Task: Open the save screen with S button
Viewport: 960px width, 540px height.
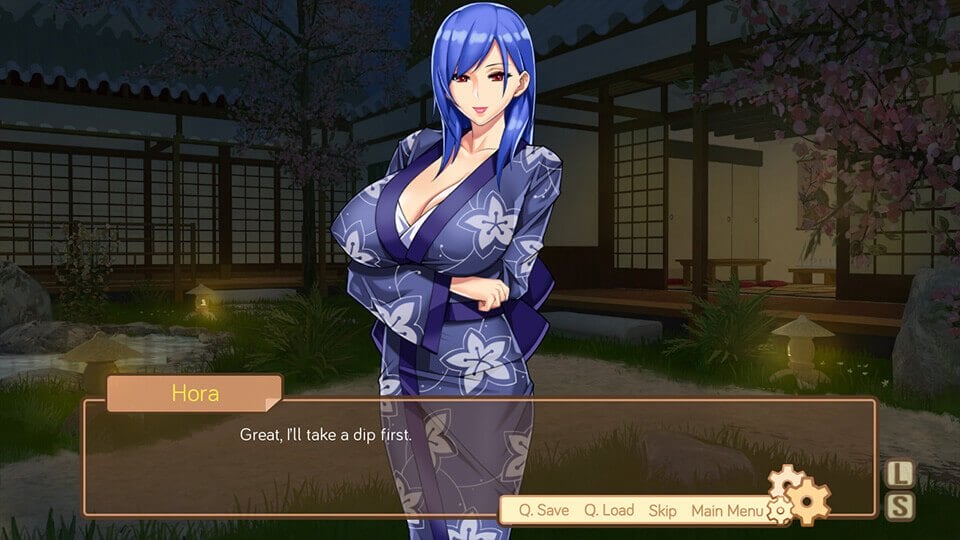Action: point(901,506)
